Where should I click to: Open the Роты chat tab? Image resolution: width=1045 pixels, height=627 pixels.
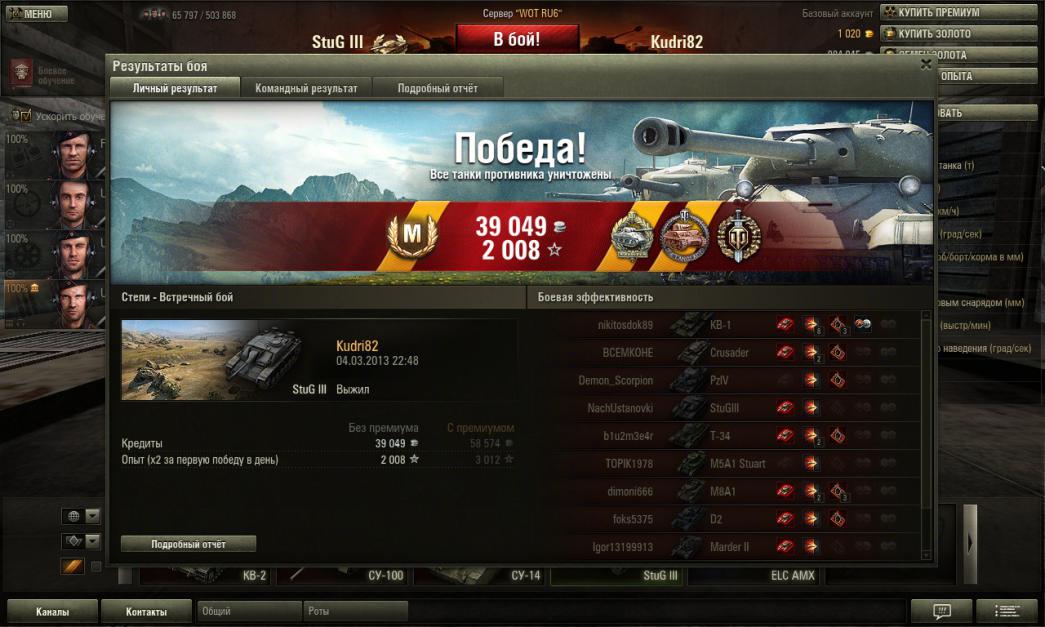355,611
